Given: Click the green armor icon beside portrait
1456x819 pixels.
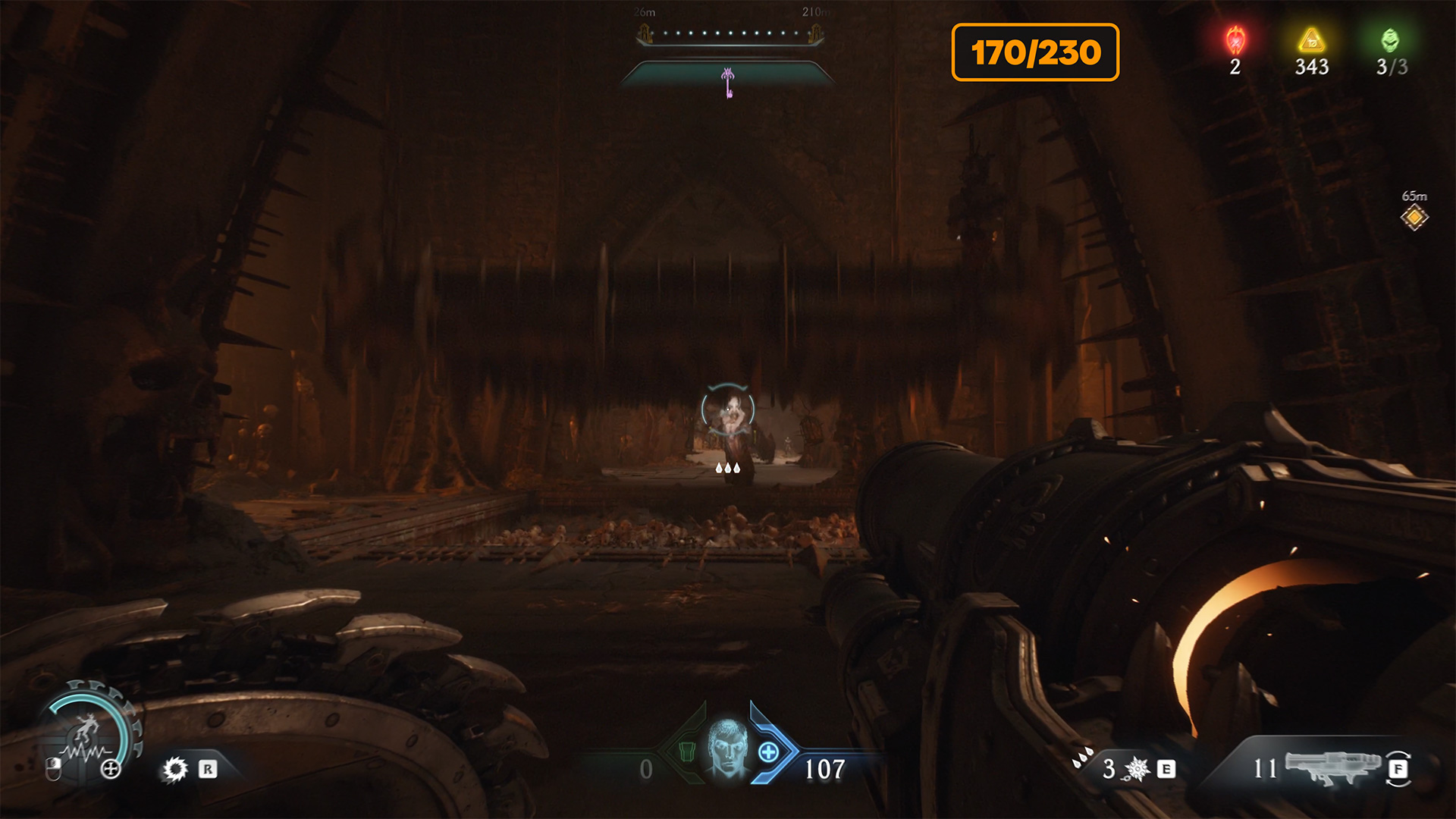Looking at the screenshot, I should pyautogui.click(x=687, y=752).
